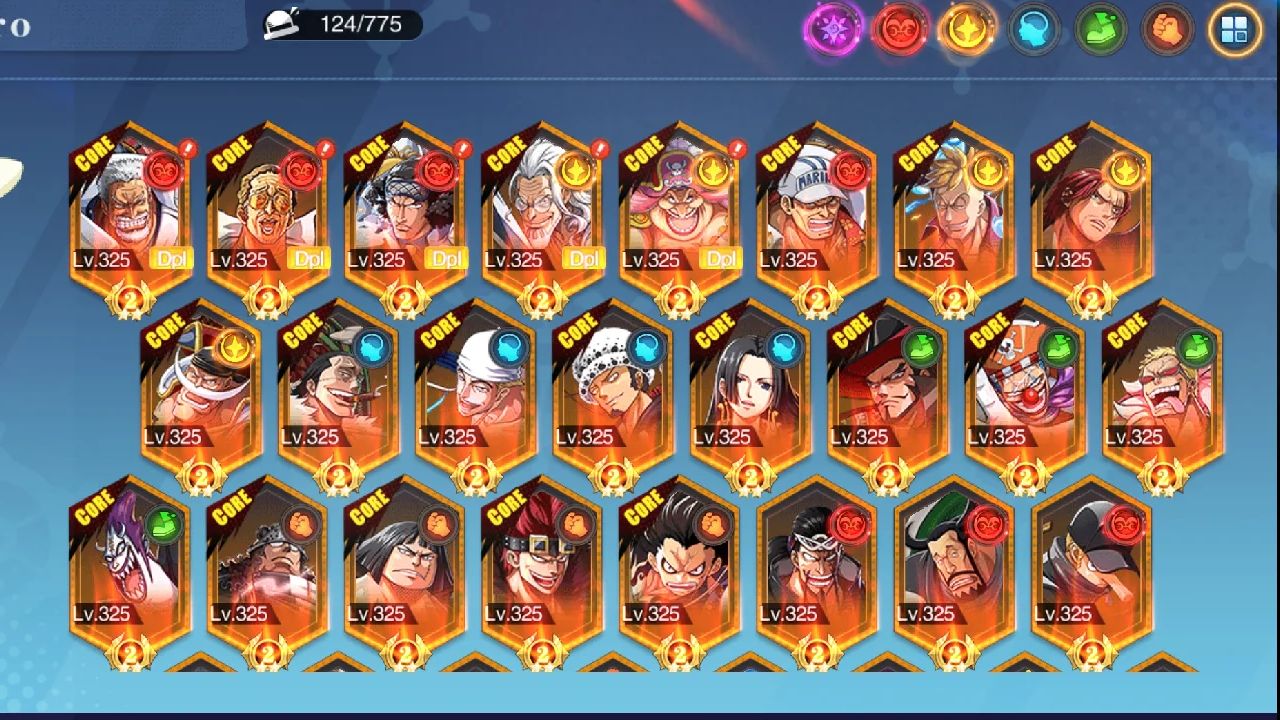
Task: Switch to the green type filter
Action: tap(1100, 30)
